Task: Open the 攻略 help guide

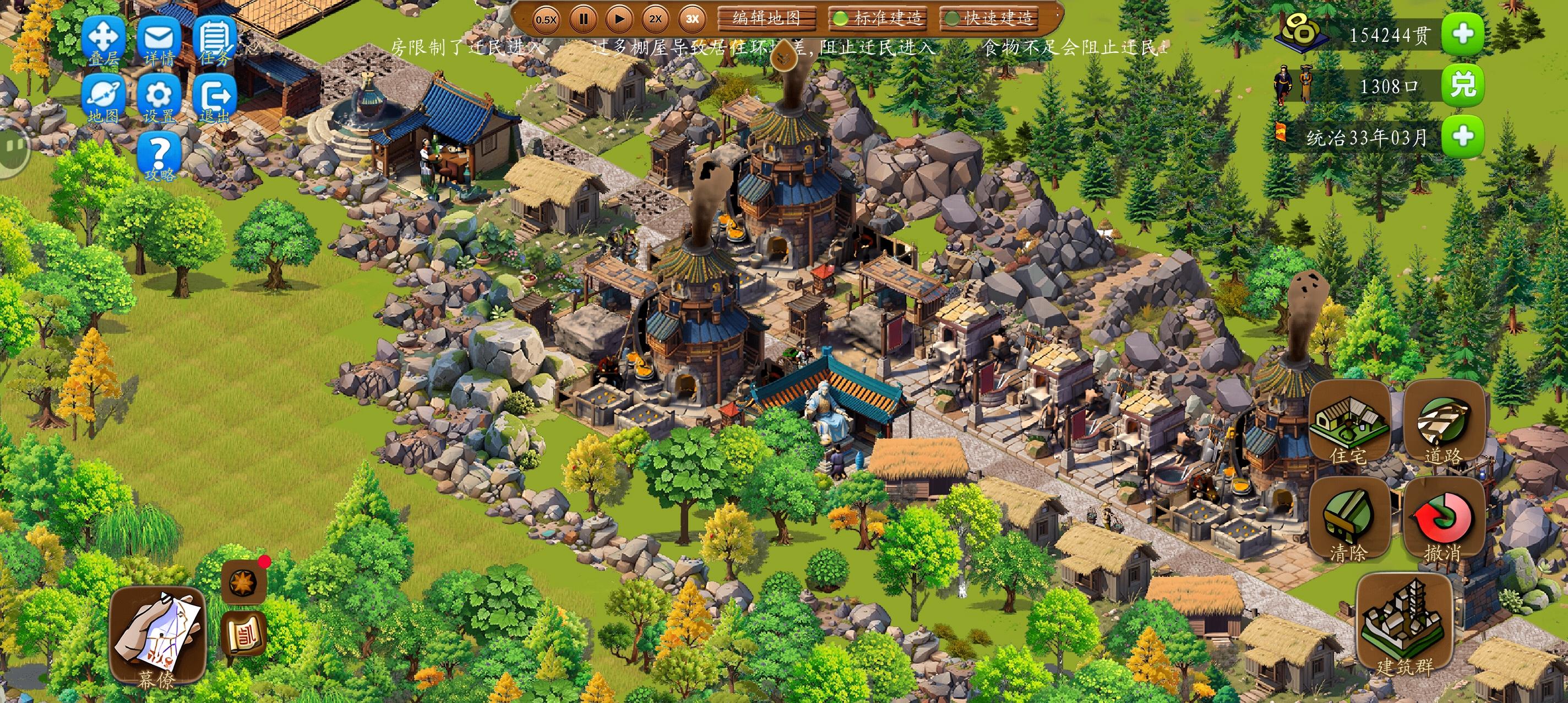Action: 159,157
